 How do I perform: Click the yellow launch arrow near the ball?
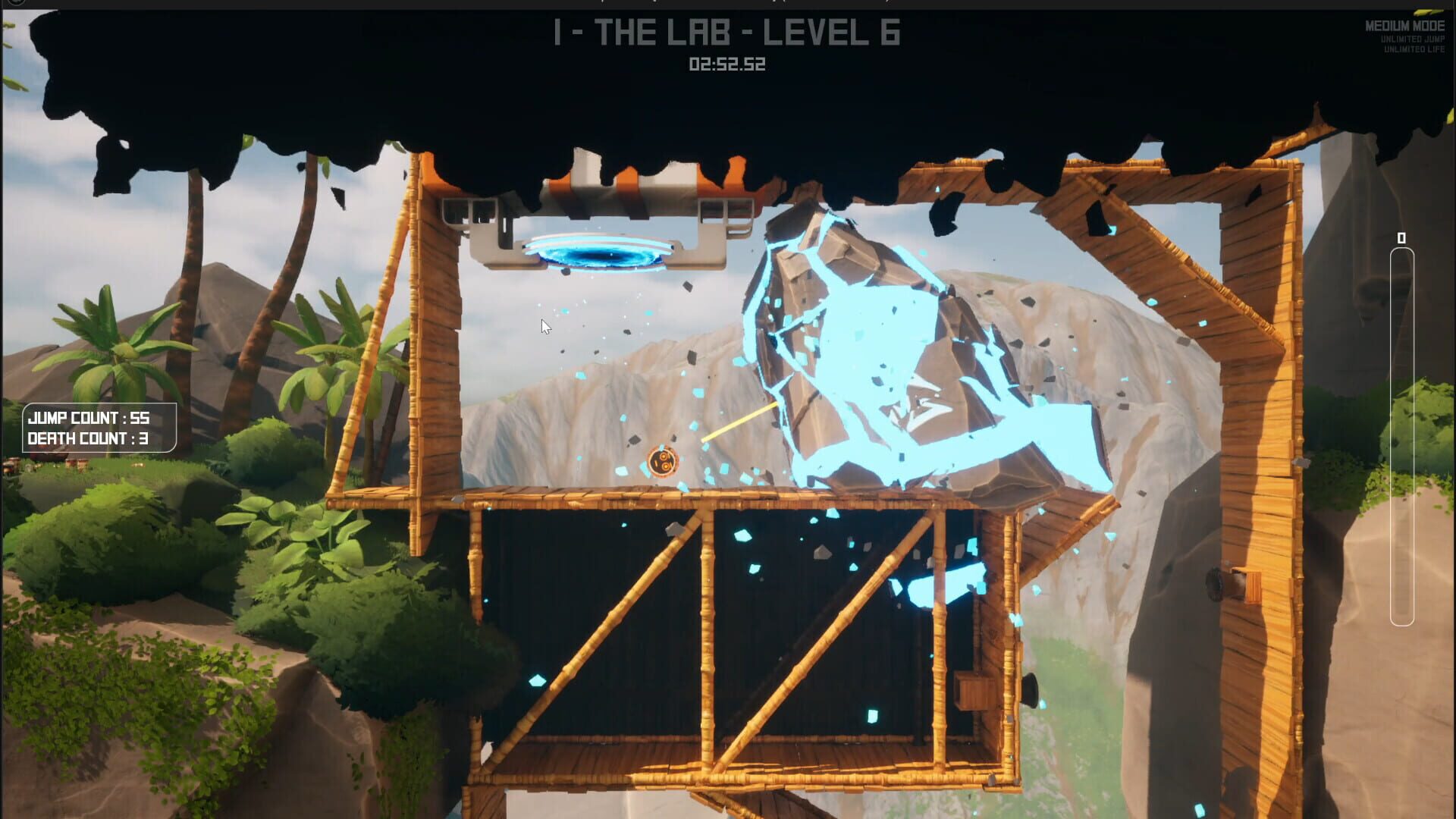click(x=739, y=421)
